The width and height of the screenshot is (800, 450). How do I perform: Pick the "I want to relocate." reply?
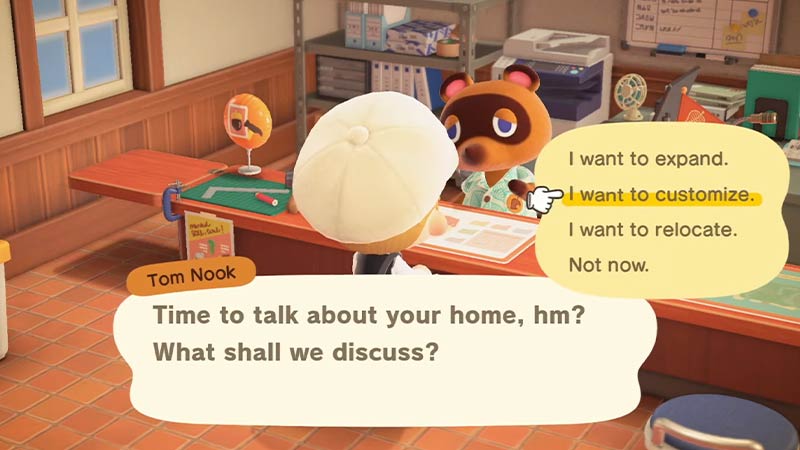[x=652, y=230]
